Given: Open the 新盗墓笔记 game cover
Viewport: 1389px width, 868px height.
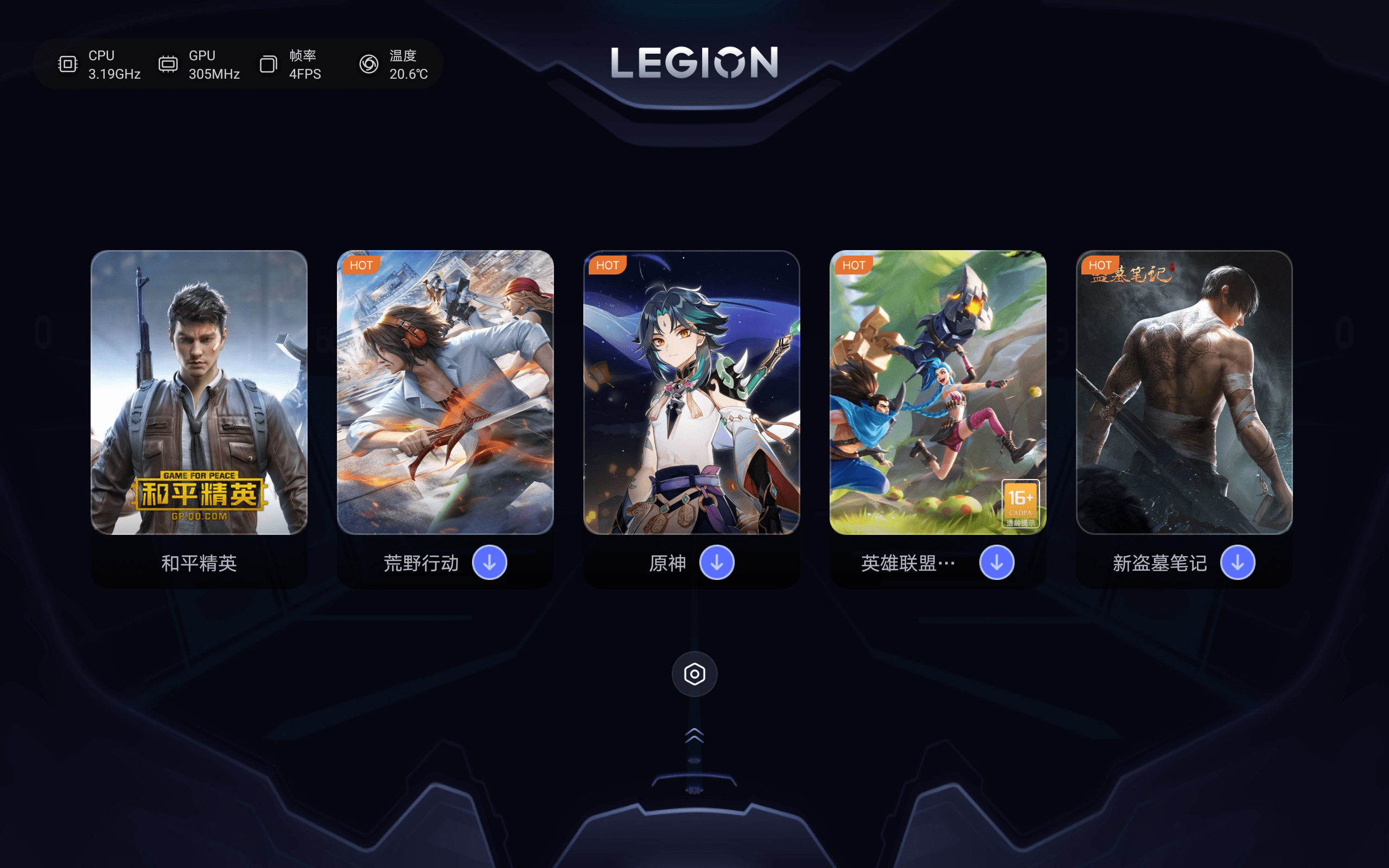Looking at the screenshot, I should [1184, 392].
